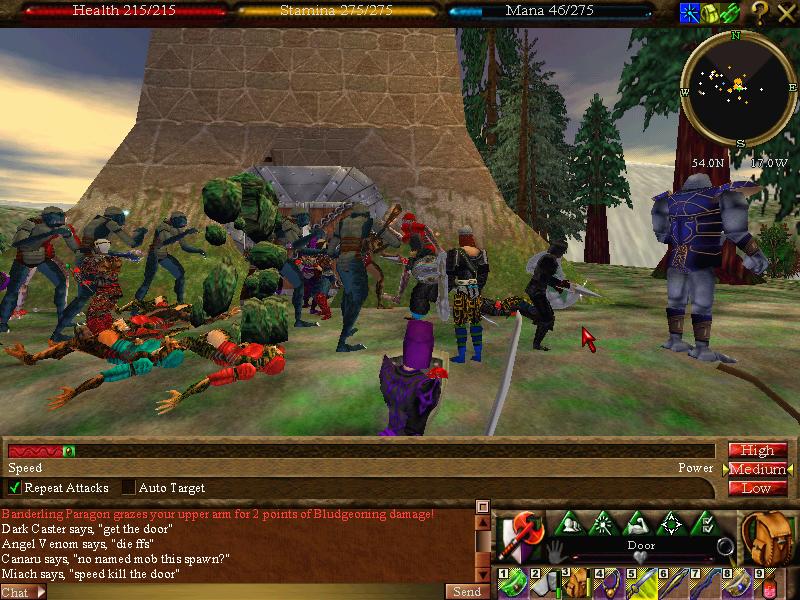Select the High attack height button
This screenshot has width=800, height=600.
(x=757, y=451)
